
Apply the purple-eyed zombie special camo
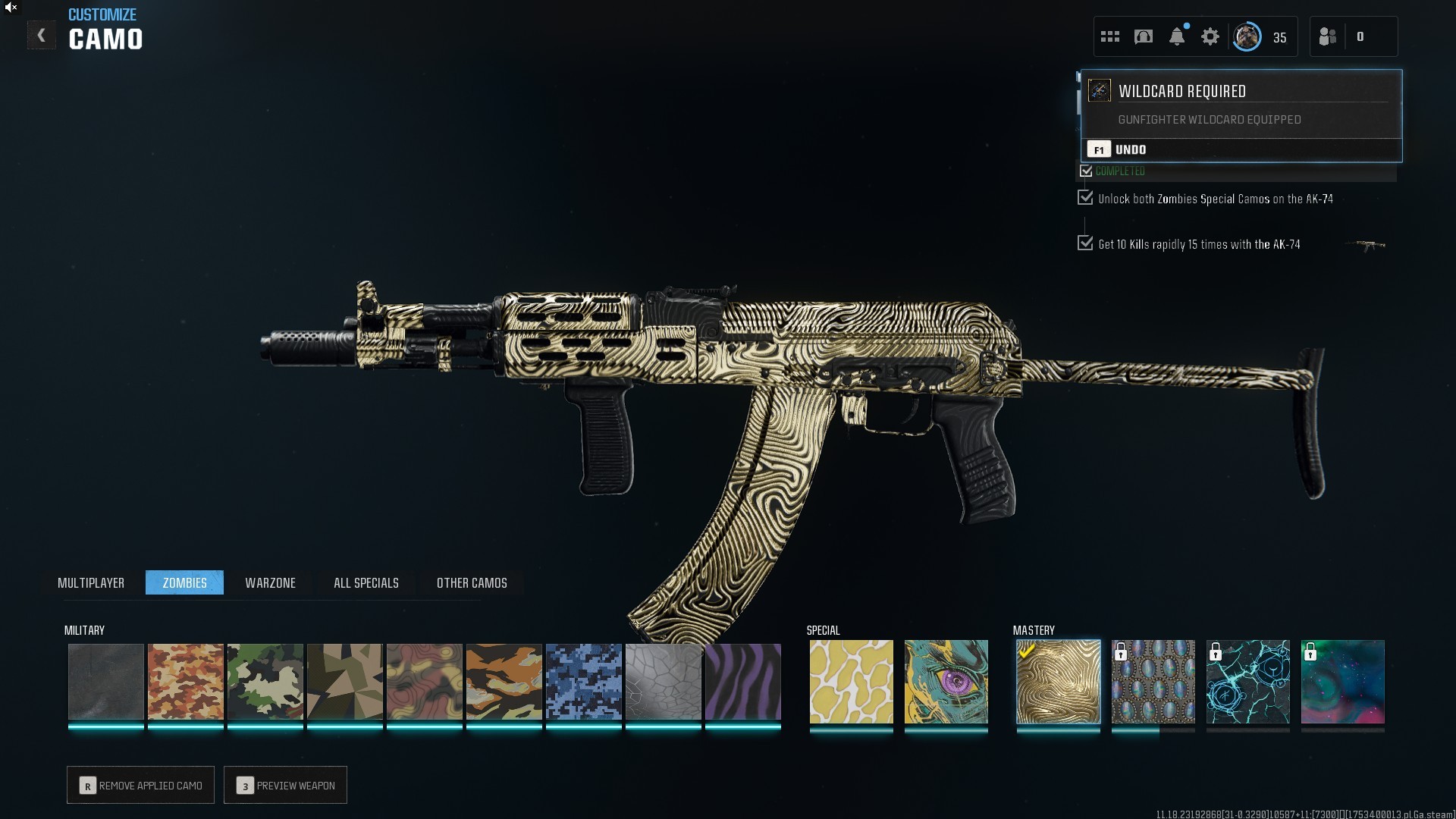[x=946, y=682]
